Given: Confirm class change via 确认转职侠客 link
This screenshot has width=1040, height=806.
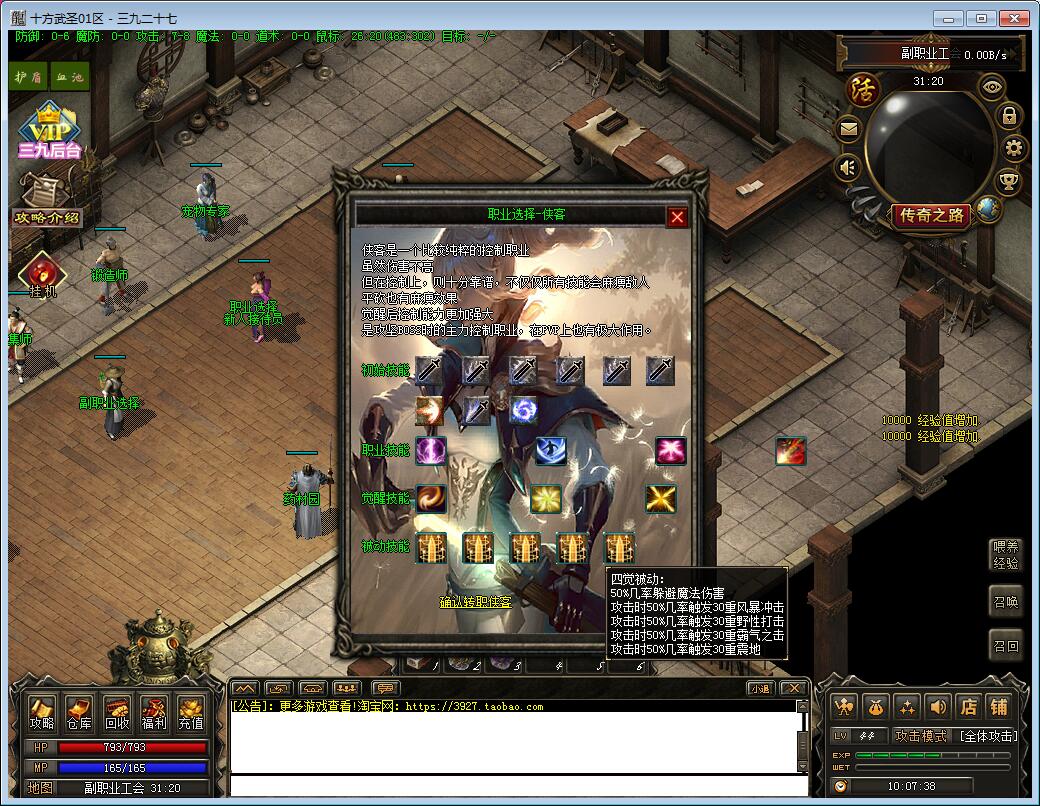Looking at the screenshot, I should click(x=476, y=602).
